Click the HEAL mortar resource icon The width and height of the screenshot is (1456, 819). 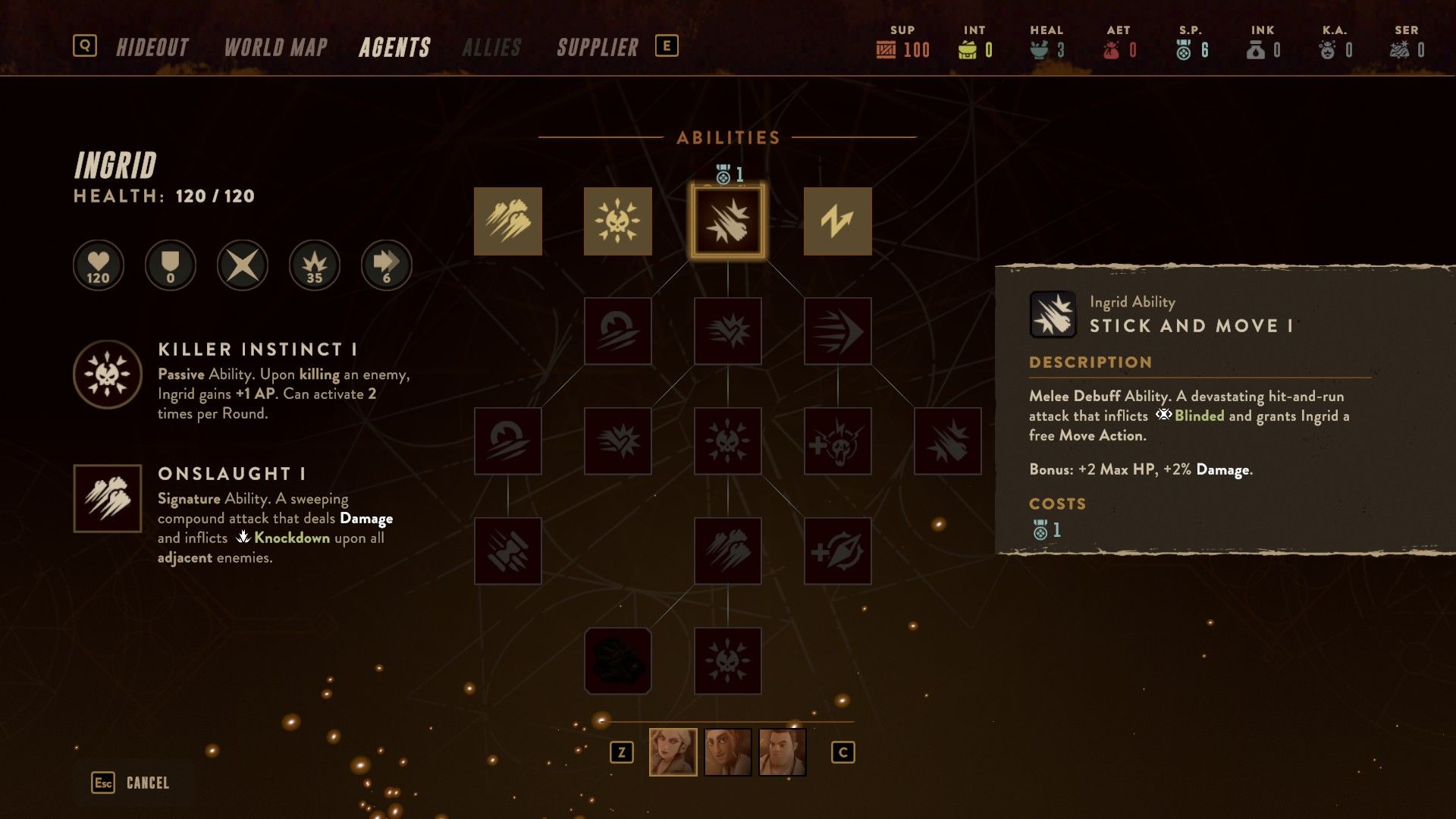pyautogui.click(x=1040, y=49)
